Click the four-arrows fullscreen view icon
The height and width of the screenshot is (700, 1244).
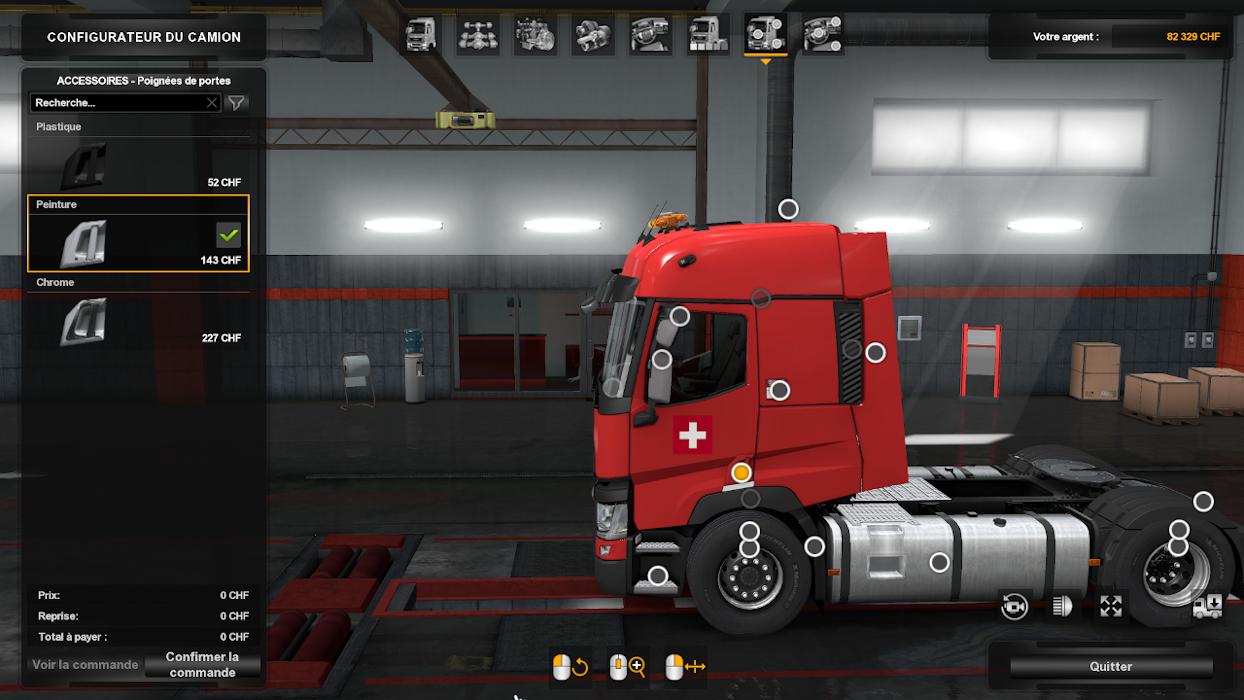click(1111, 606)
